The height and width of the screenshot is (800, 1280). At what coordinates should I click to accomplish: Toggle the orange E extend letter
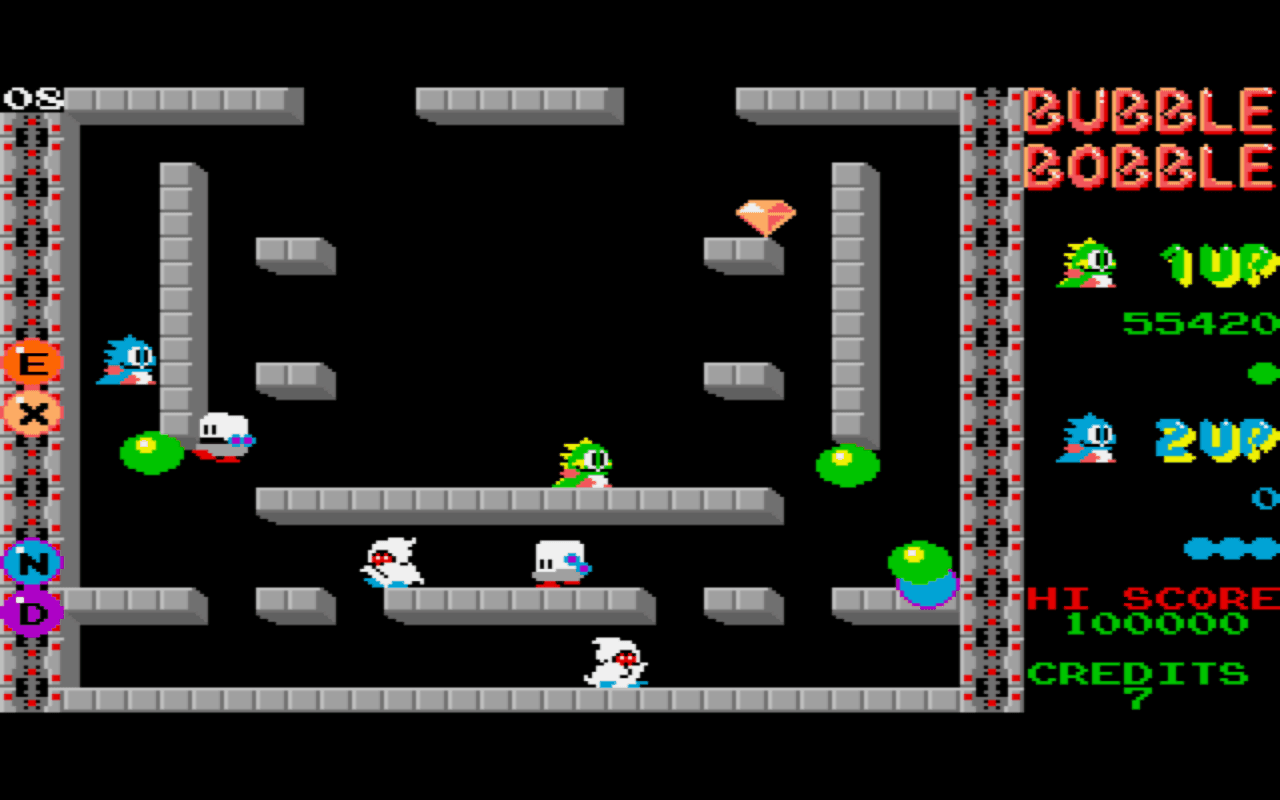tap(34, 362)
